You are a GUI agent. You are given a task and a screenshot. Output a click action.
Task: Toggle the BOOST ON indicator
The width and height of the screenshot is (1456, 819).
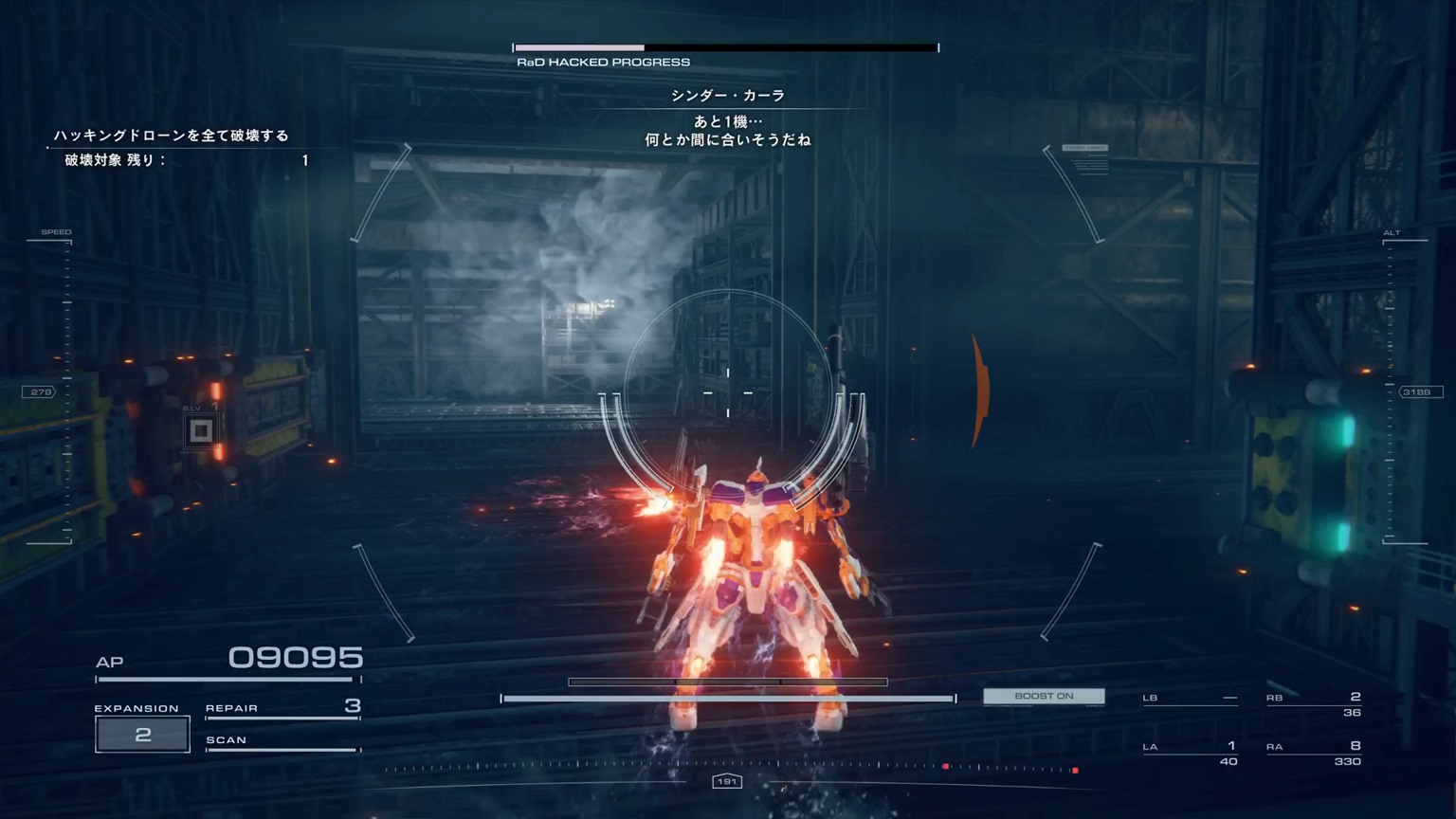coord(1044,697)
